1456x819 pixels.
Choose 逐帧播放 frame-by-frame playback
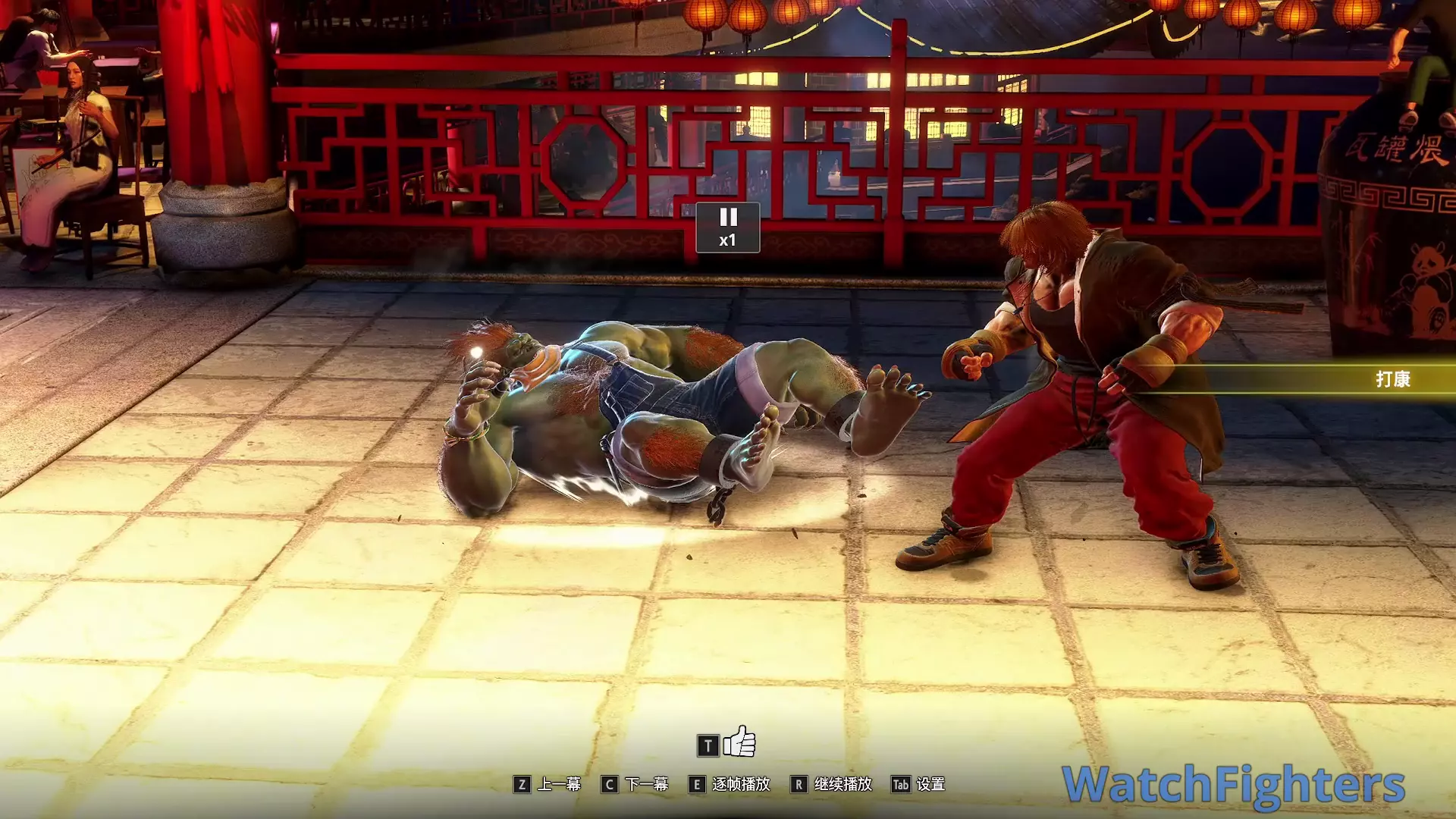pyautogui.click(x=740, y=784)
